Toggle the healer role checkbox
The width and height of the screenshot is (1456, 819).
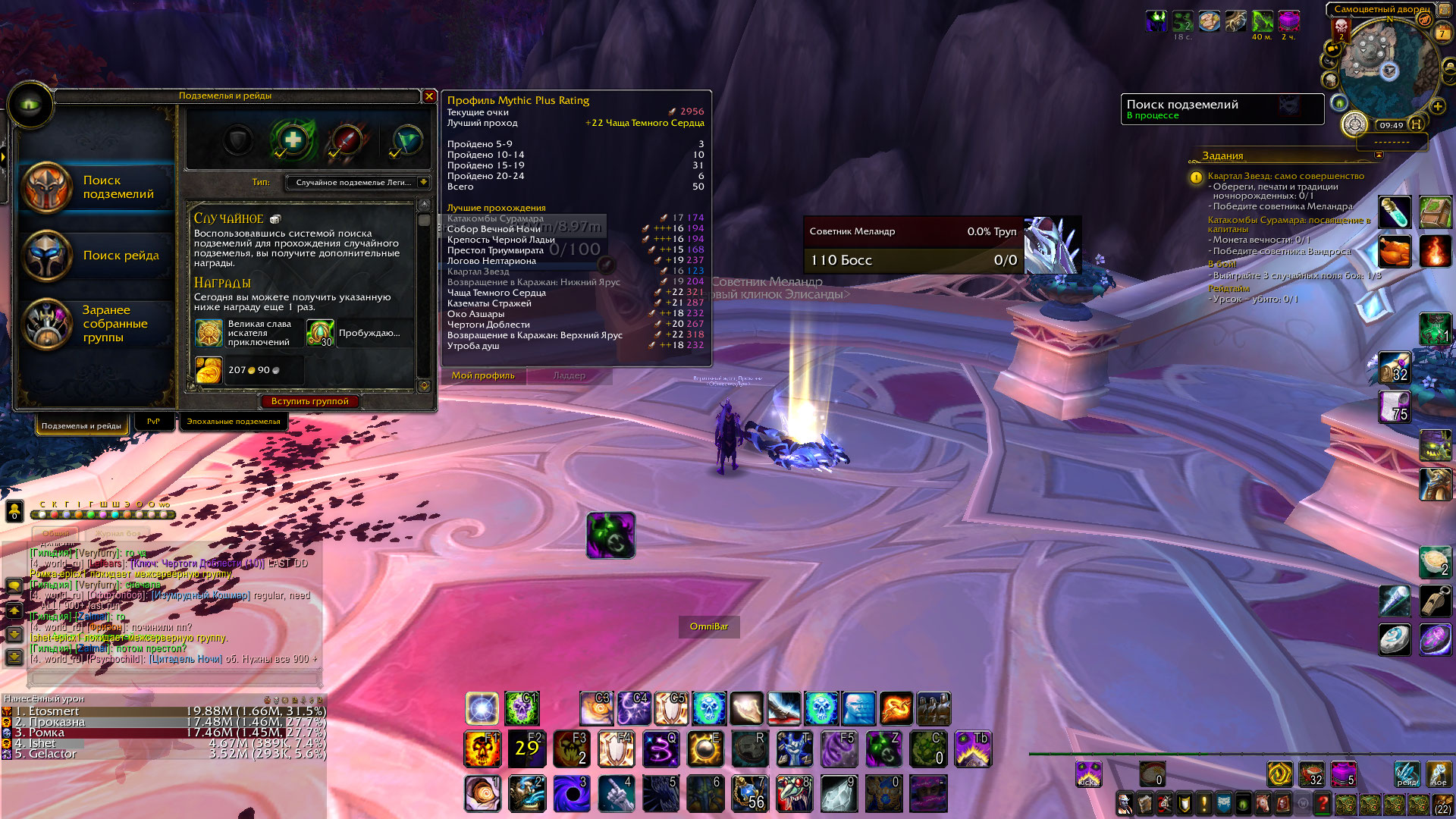(292, 140)
